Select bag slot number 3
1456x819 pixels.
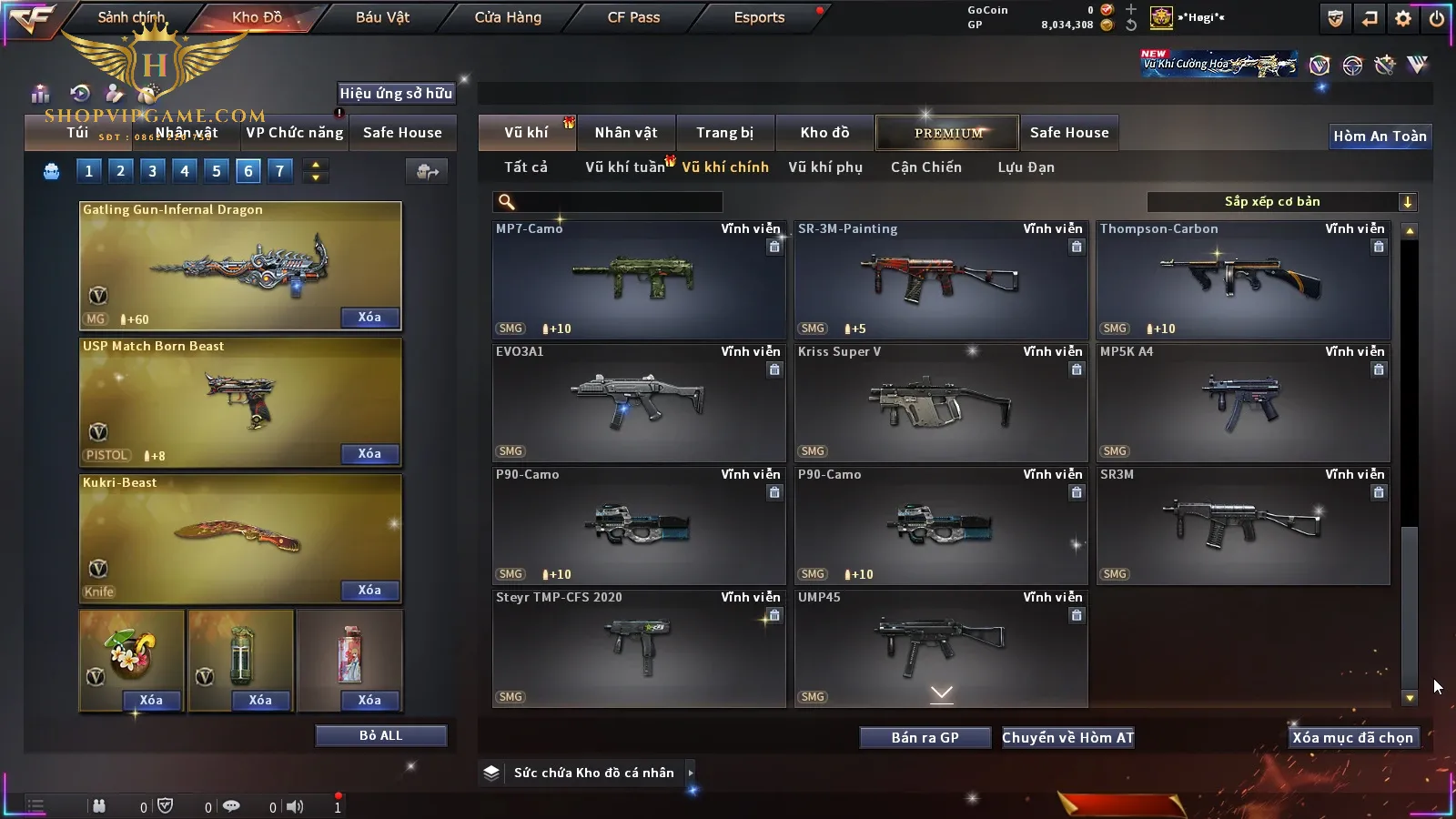point(152,171)
